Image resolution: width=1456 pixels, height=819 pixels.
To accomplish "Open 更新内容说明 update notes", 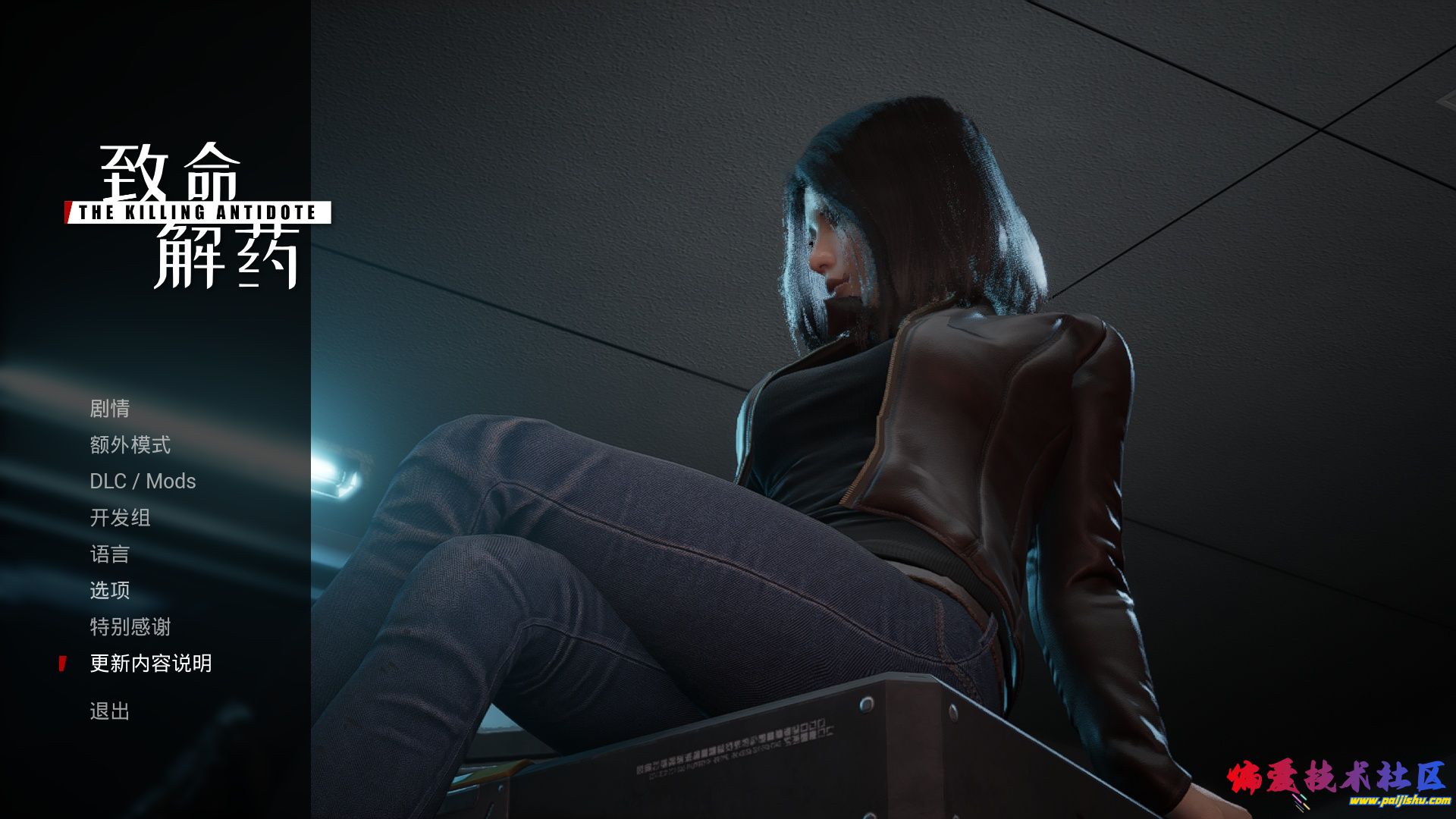I will tap(150, 664).
